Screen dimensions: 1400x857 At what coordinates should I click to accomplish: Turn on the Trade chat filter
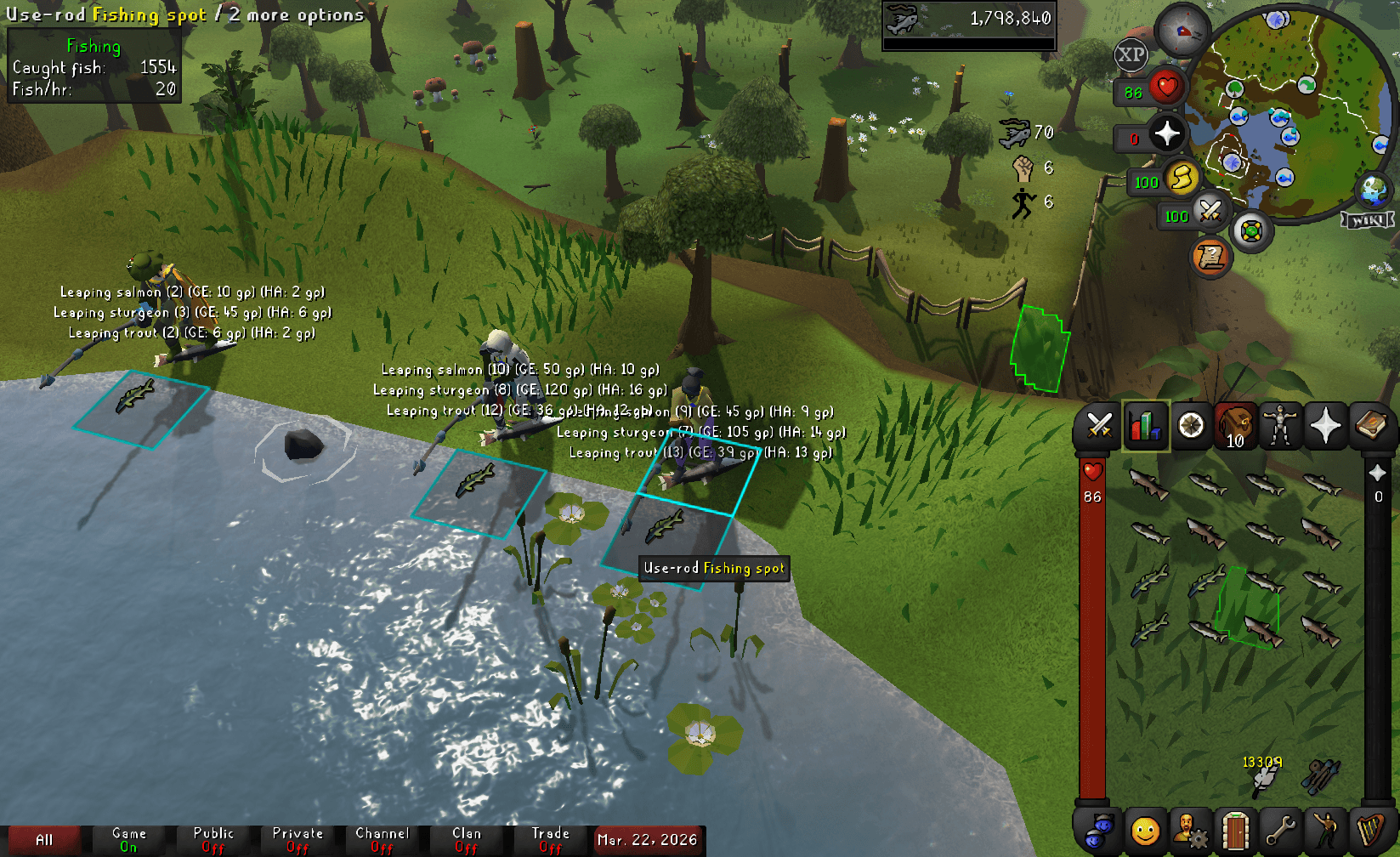pos(550,837)
